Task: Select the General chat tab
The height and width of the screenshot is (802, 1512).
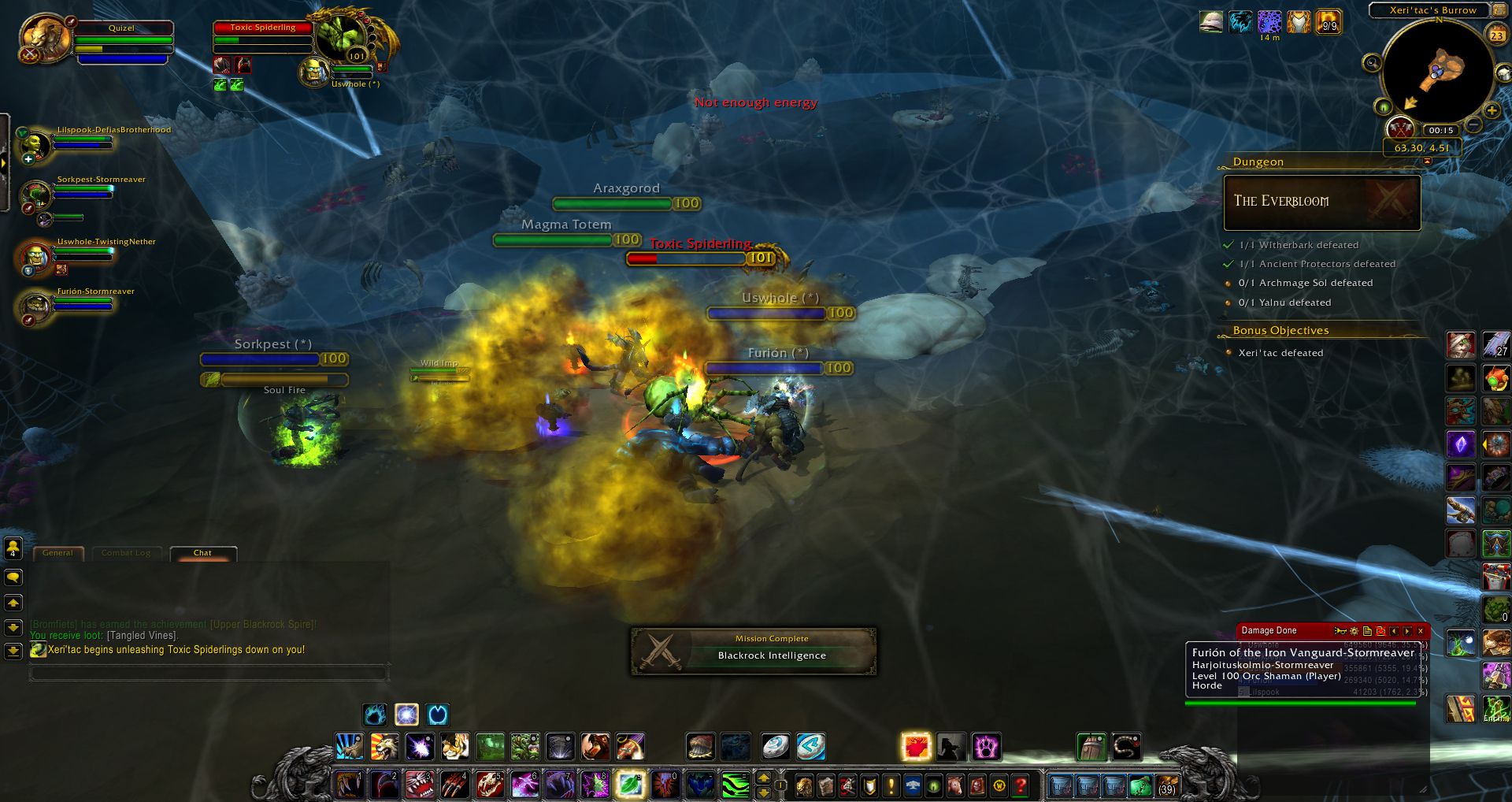Action: pos(58,552)
